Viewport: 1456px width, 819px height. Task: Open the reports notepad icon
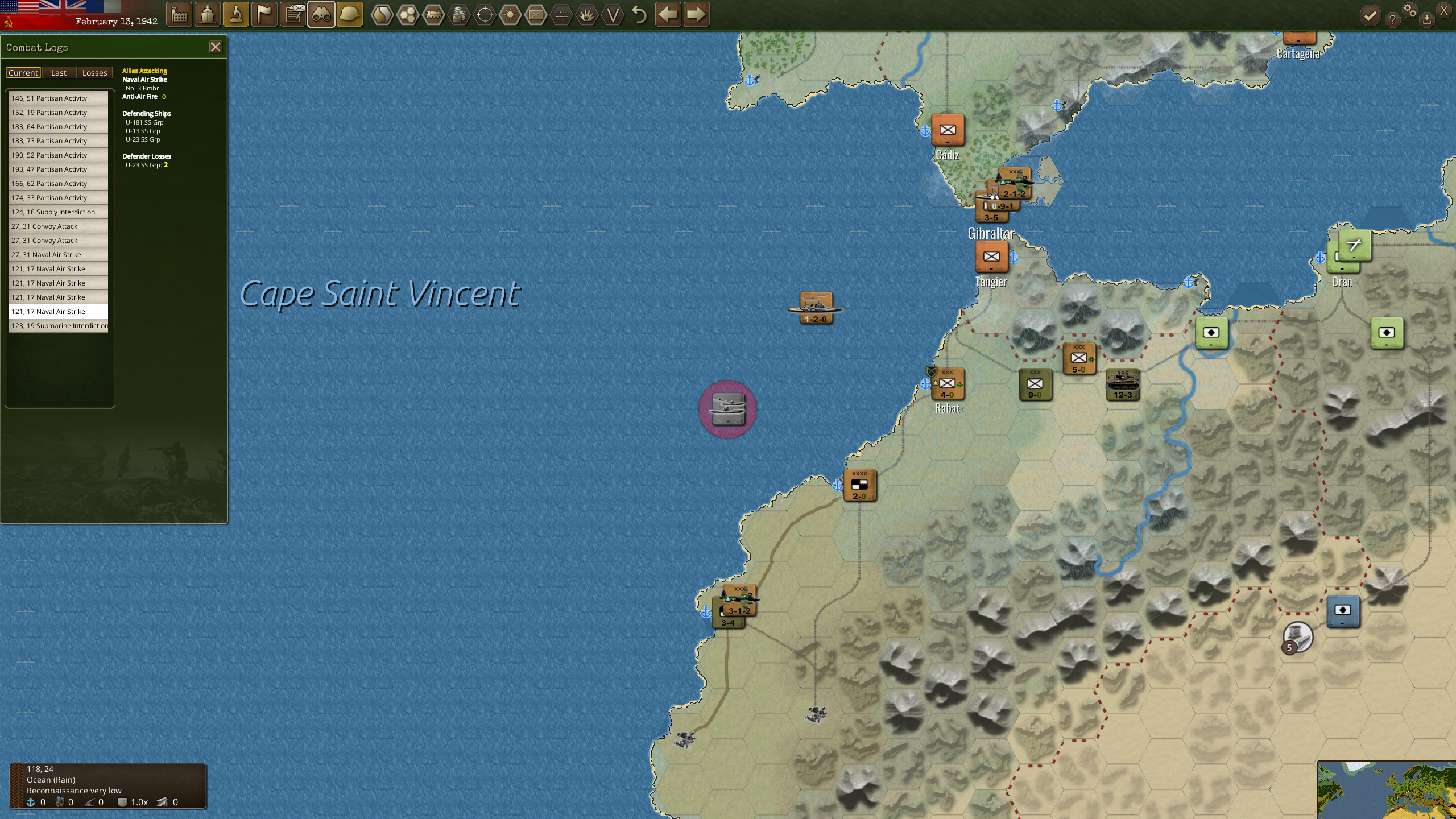293,15
